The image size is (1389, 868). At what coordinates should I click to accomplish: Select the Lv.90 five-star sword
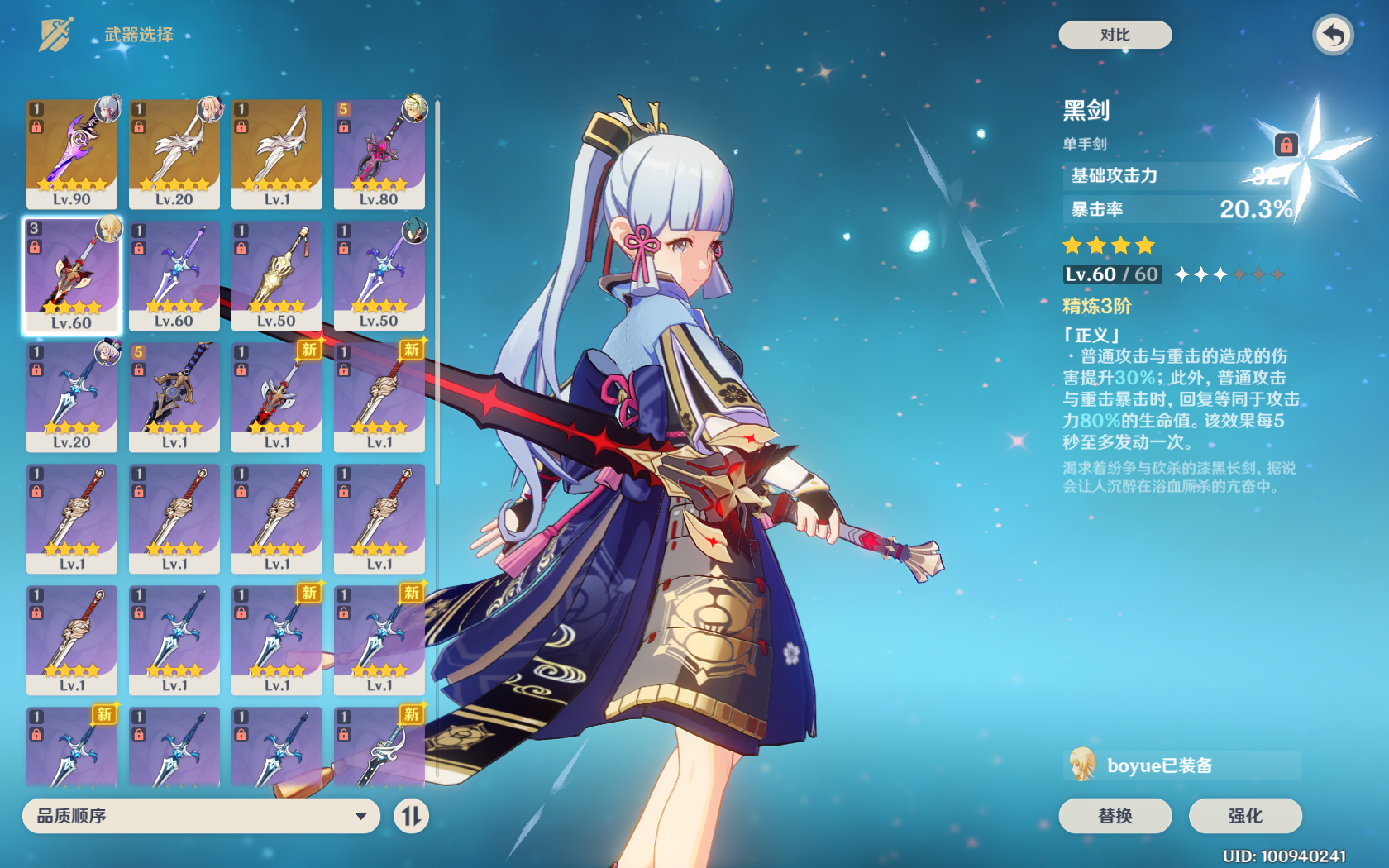72,154
